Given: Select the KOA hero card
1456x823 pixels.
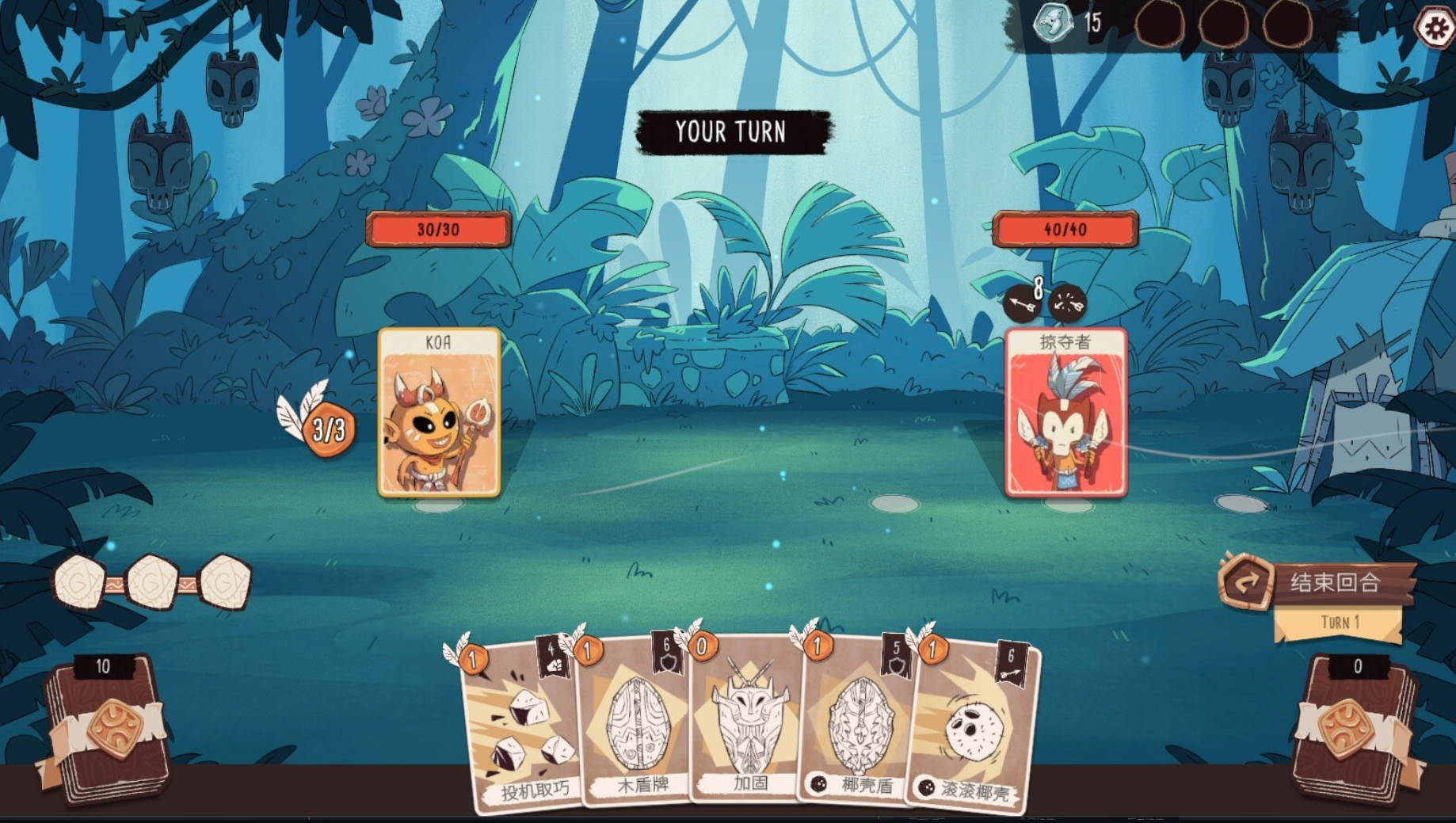Looking at the screenshot, I should click(x=440, y=413).
